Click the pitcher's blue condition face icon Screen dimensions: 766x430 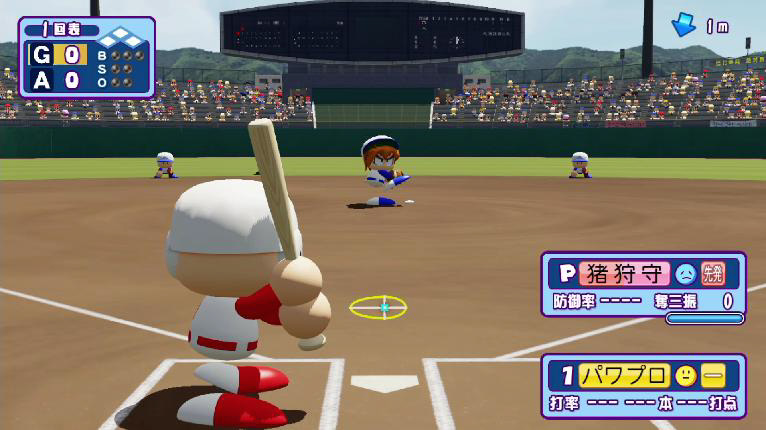[x=685, y=272]
